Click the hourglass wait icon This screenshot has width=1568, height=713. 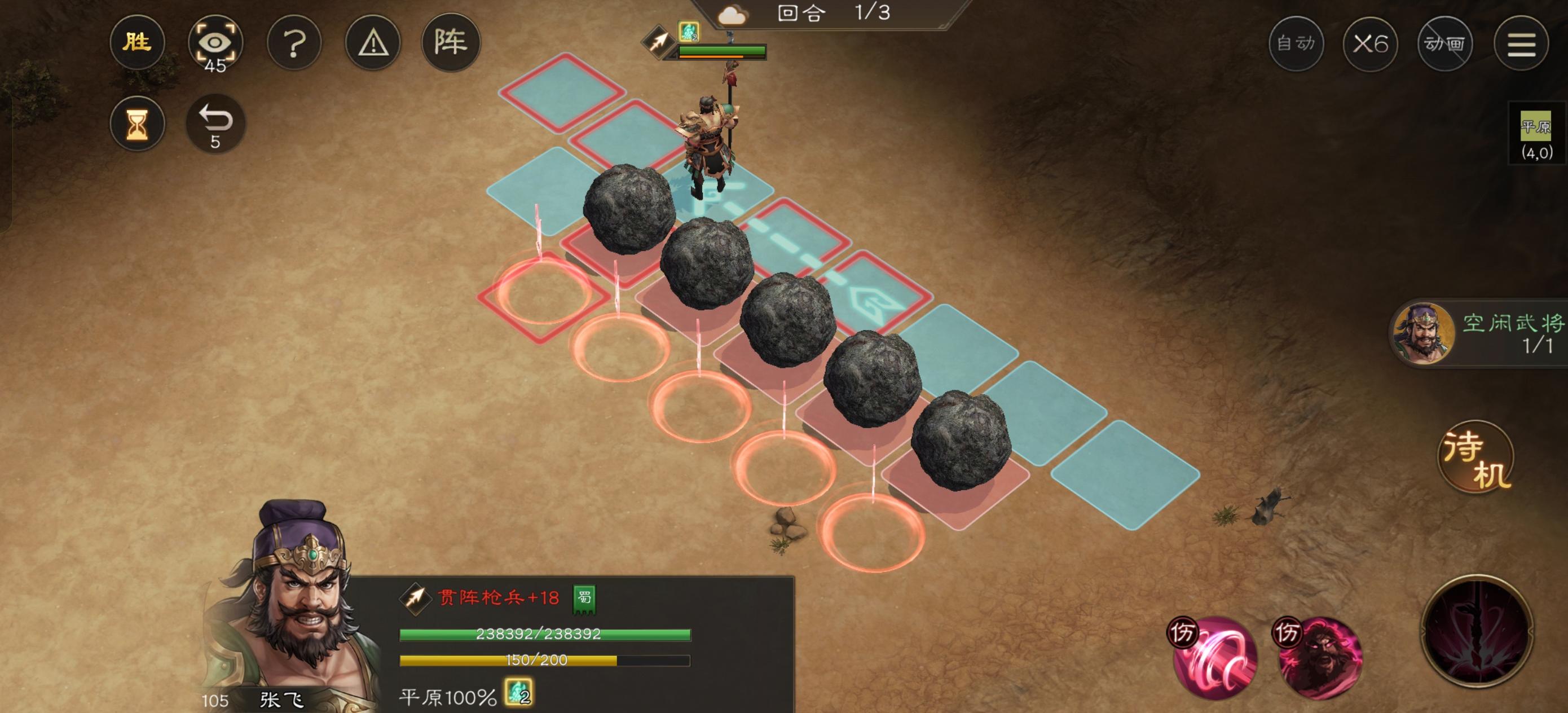tap(139, 124)
